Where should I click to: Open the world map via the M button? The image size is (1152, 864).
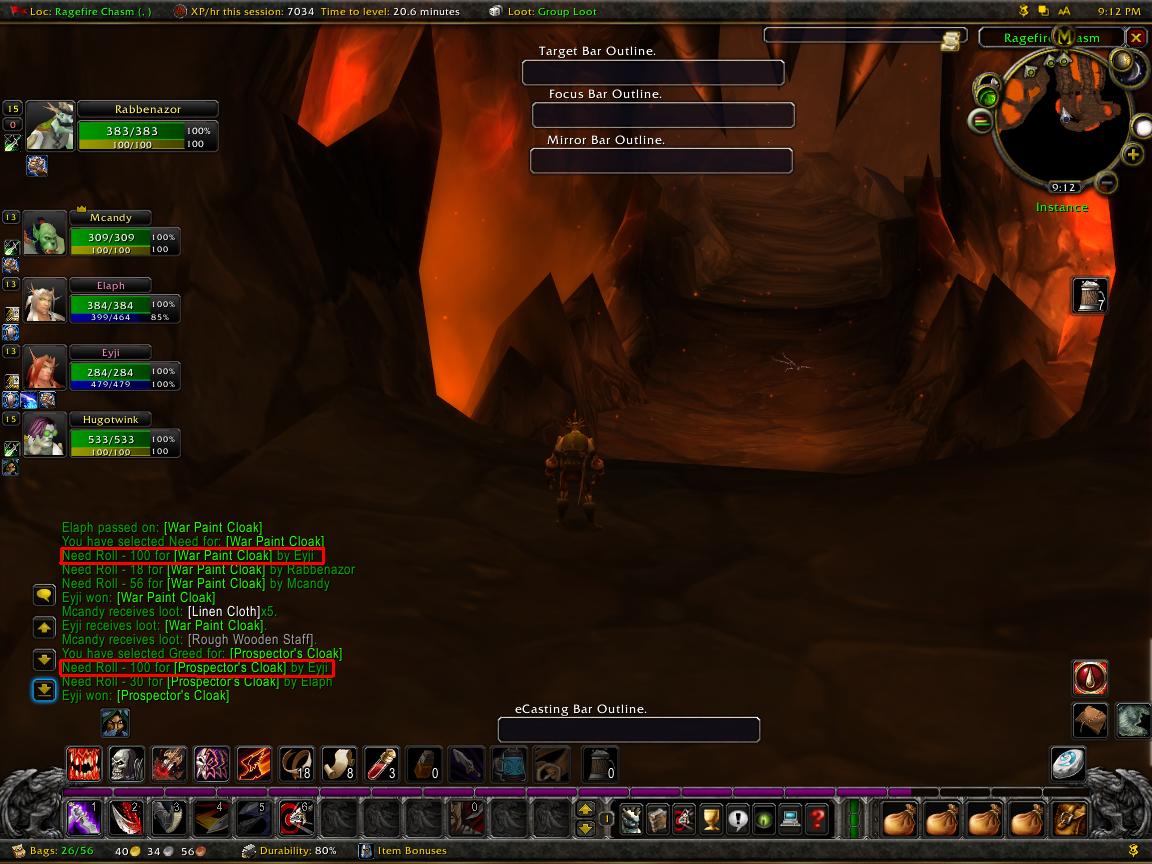(1065, 38)
